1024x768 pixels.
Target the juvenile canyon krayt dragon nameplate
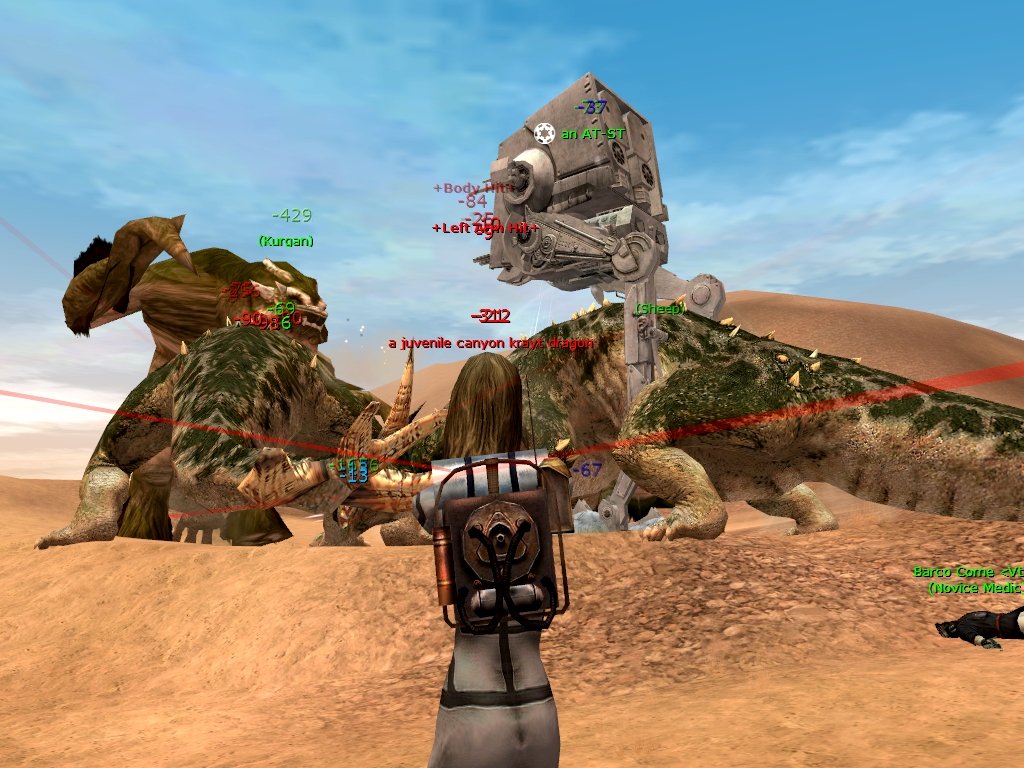[x=490, y=343]
